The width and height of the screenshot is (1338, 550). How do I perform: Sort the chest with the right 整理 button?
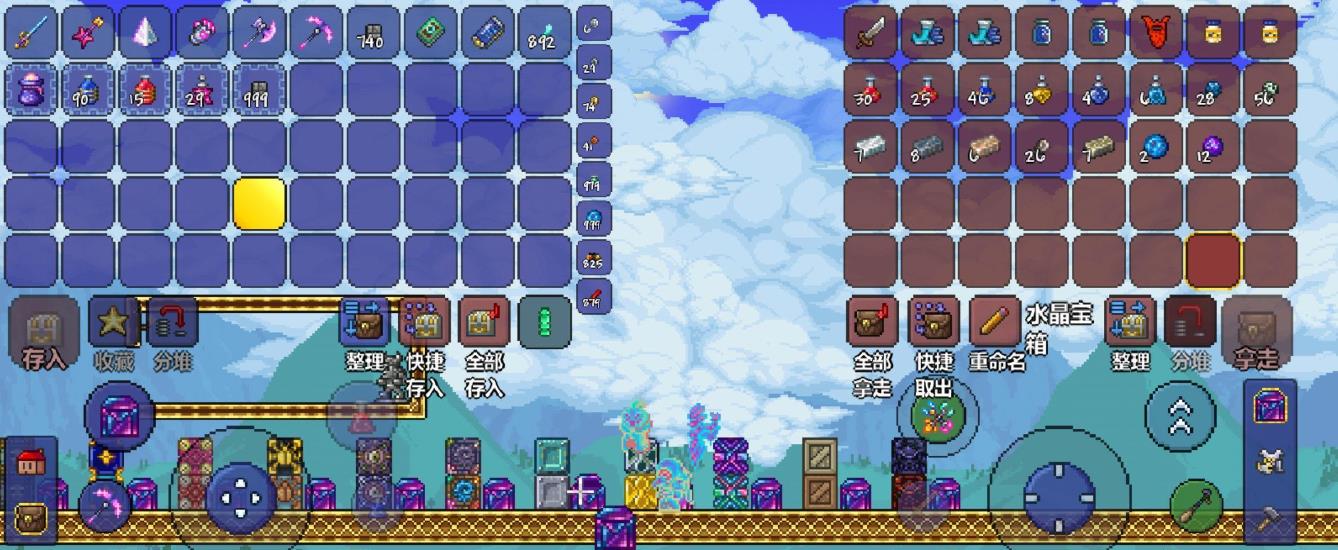click(x=1131, y=322)
